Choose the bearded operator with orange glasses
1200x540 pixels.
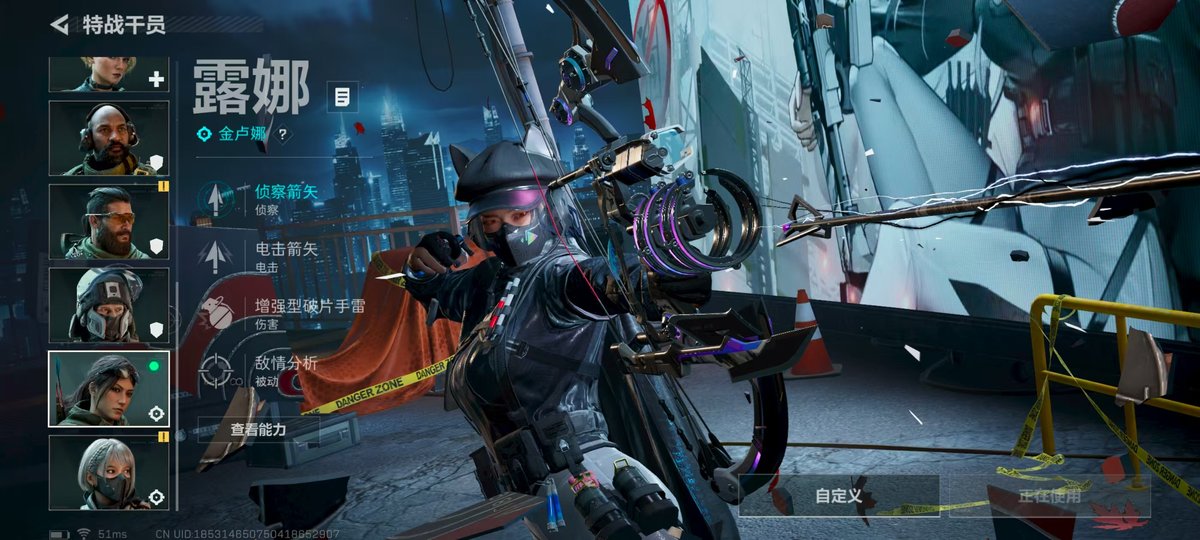[109, 221]
